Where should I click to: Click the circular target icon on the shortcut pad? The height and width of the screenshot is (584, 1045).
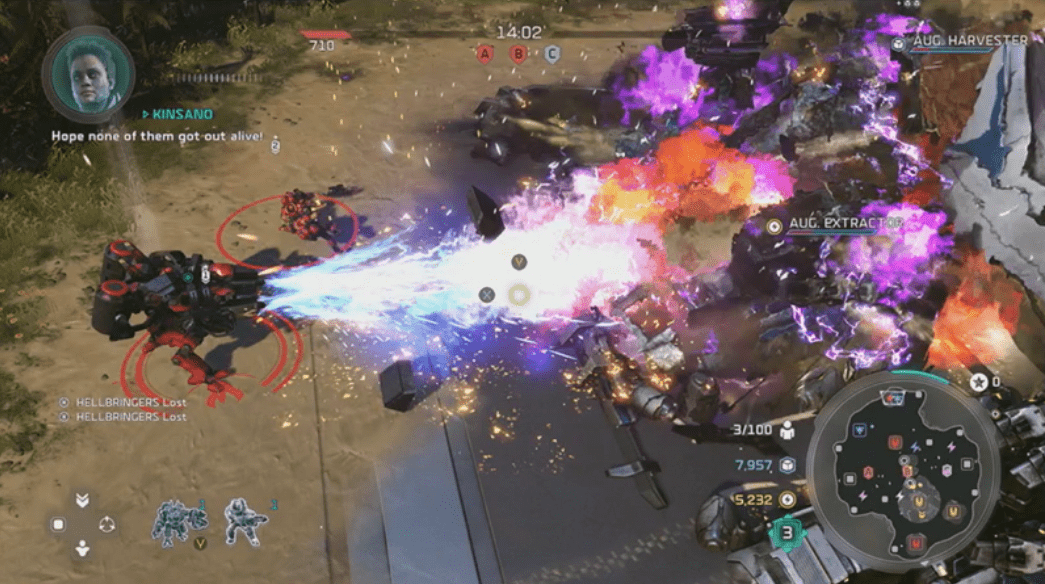tap(106, 524)
